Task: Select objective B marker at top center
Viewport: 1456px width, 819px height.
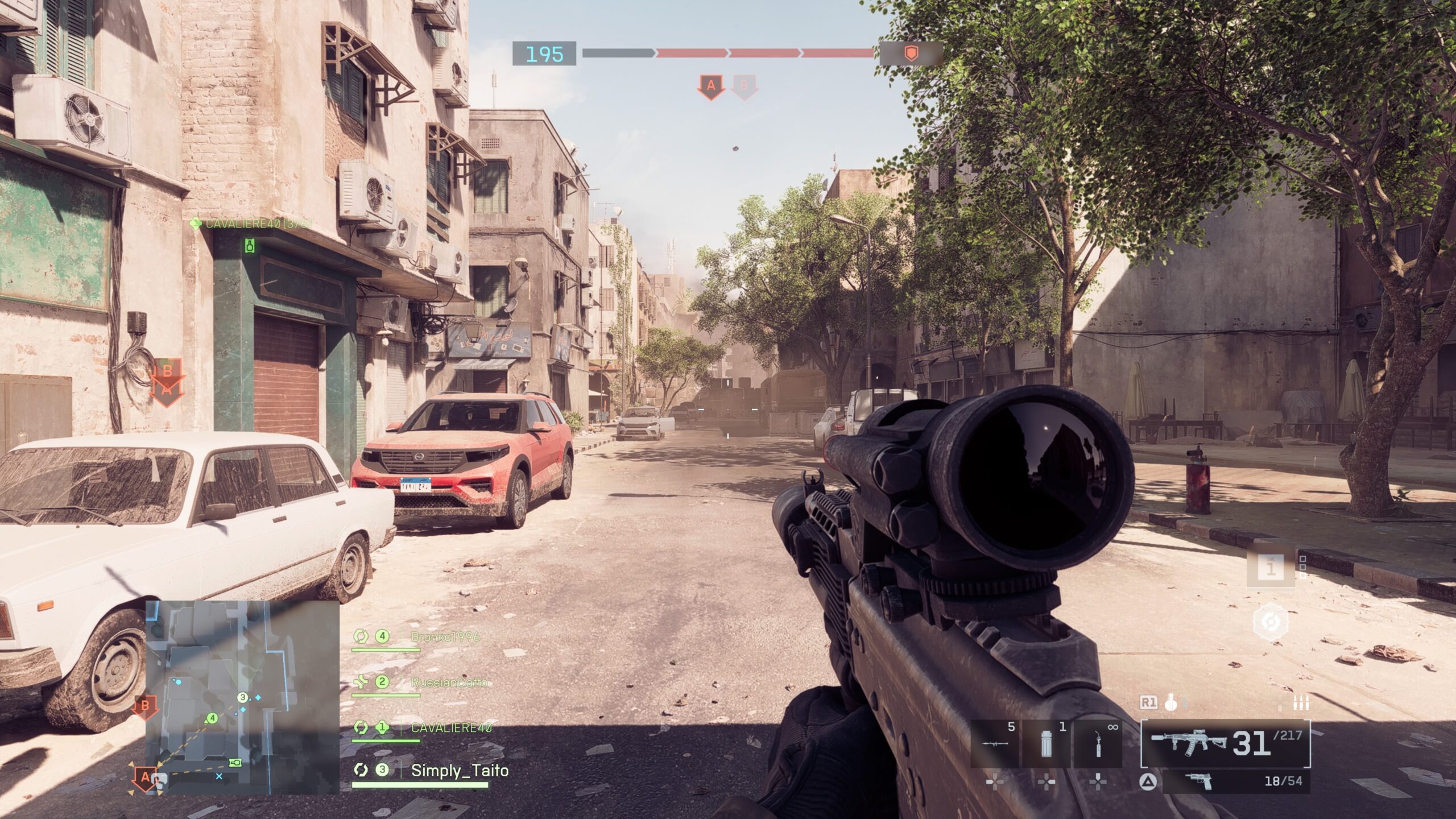Action: 744,87
